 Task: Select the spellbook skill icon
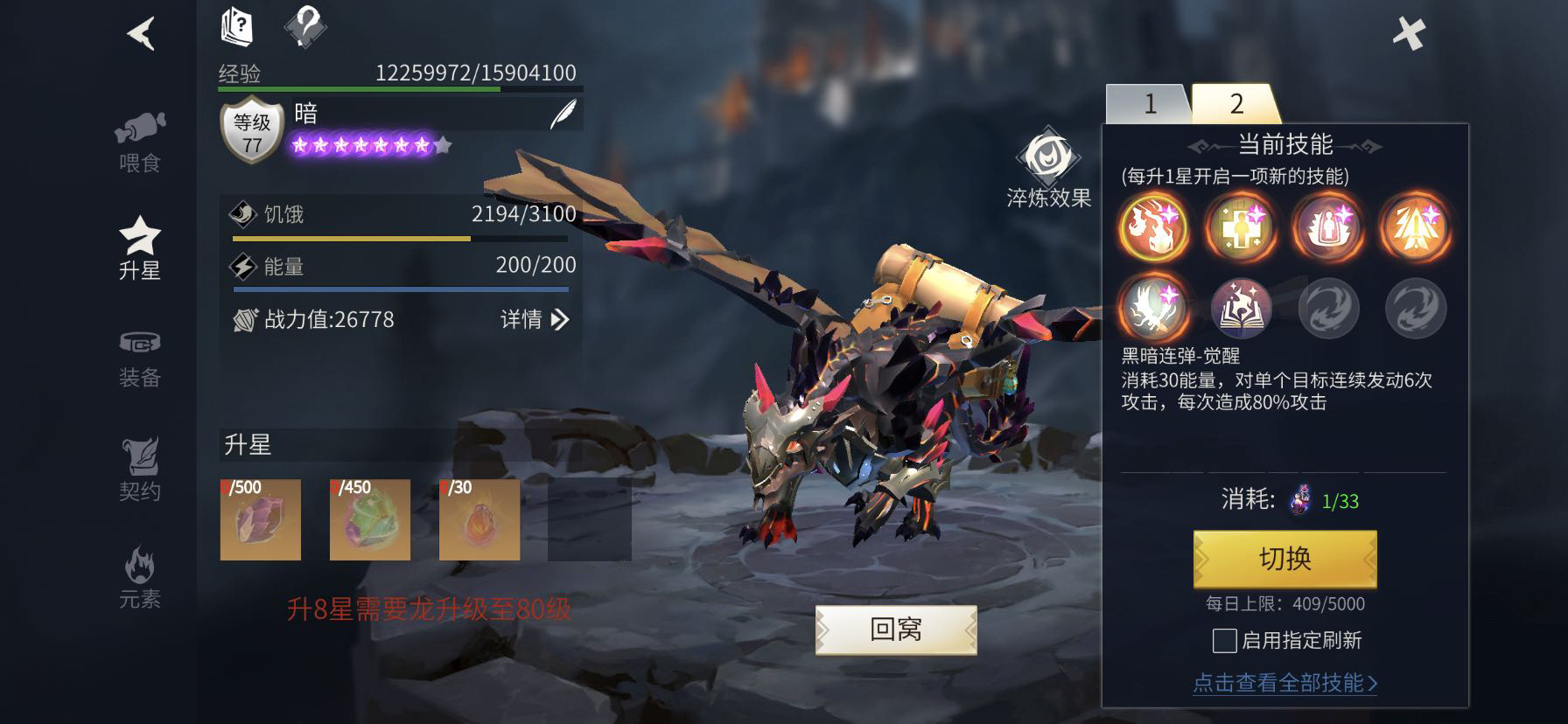coord(1241,309)
